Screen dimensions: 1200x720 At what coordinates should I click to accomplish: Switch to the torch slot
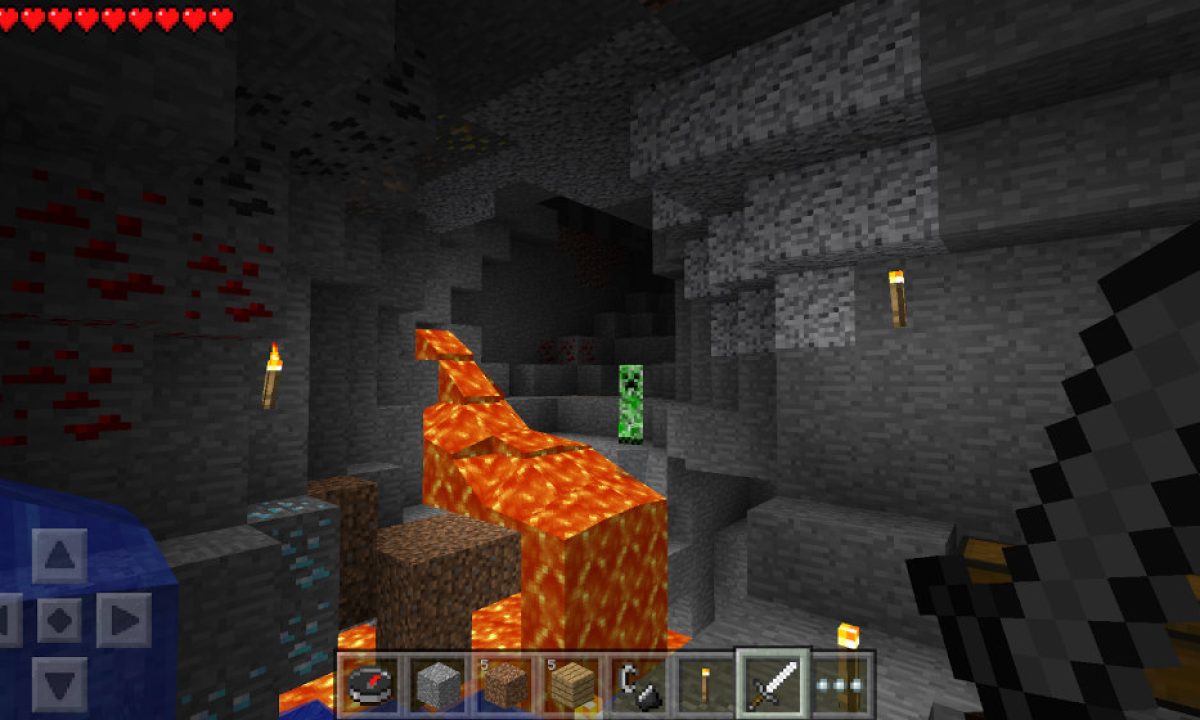(705, 685)
